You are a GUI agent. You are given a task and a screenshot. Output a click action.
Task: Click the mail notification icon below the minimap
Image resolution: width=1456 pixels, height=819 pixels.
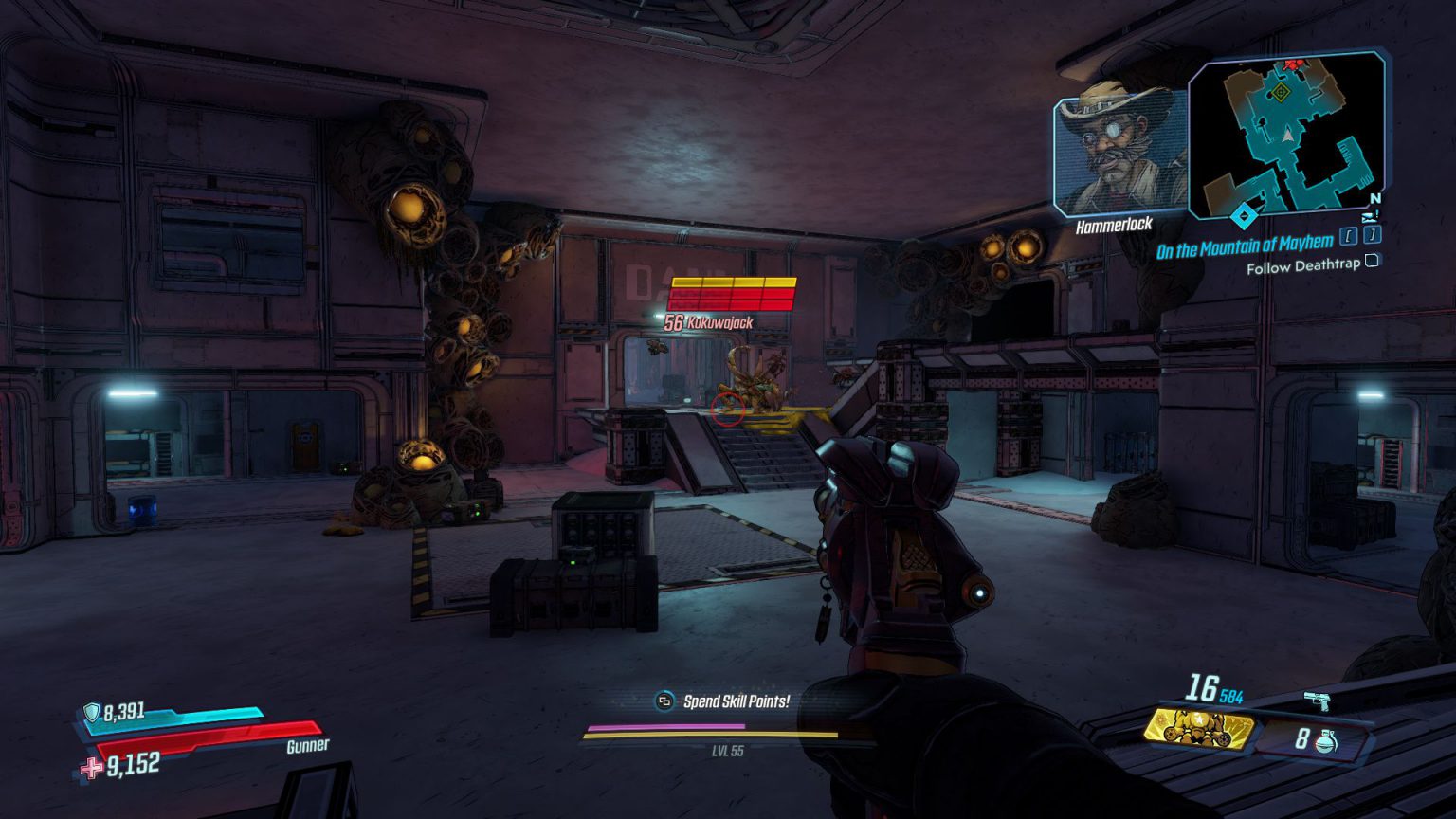1367,217
